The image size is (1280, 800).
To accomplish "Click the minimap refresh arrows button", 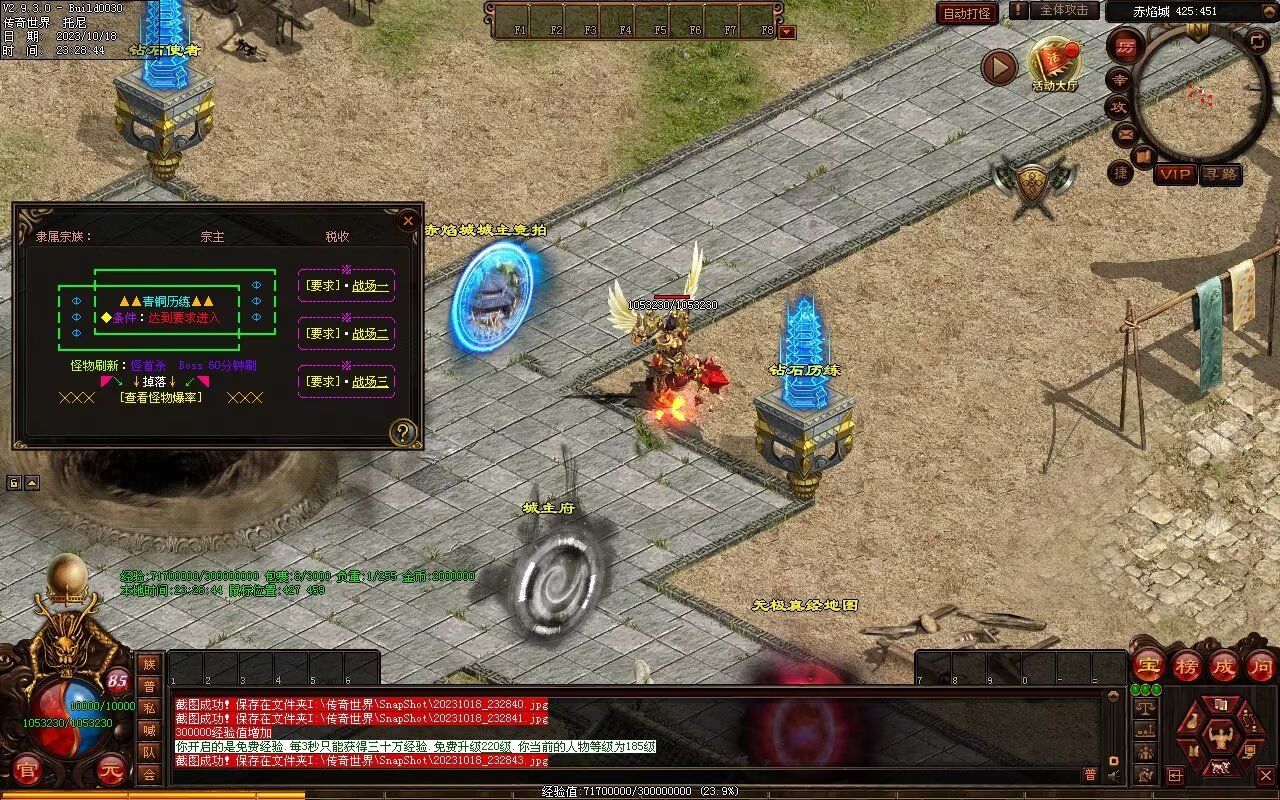I will click(x=1258, y=41).
